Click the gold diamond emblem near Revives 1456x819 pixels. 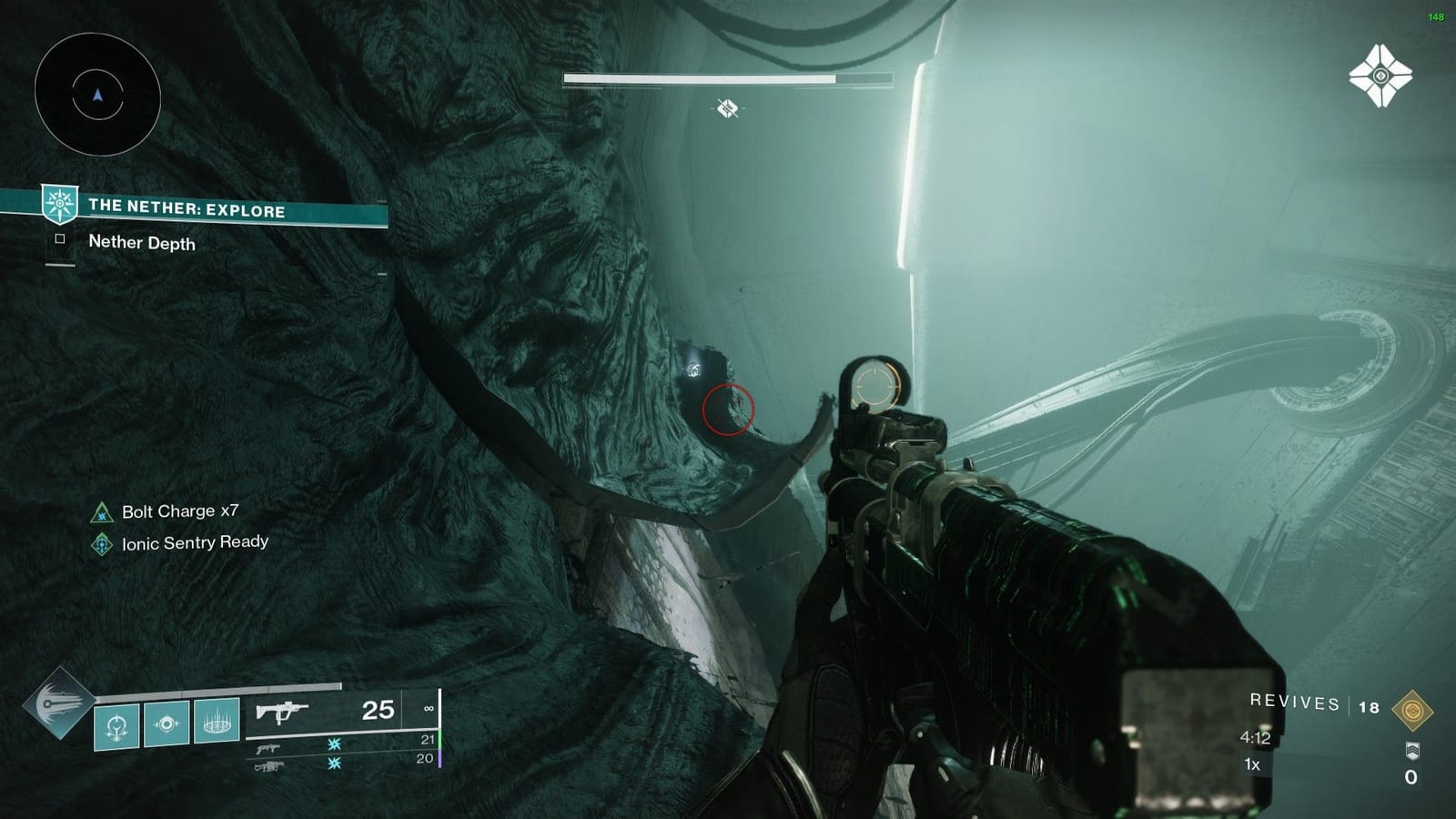[x=1413, y=710]
